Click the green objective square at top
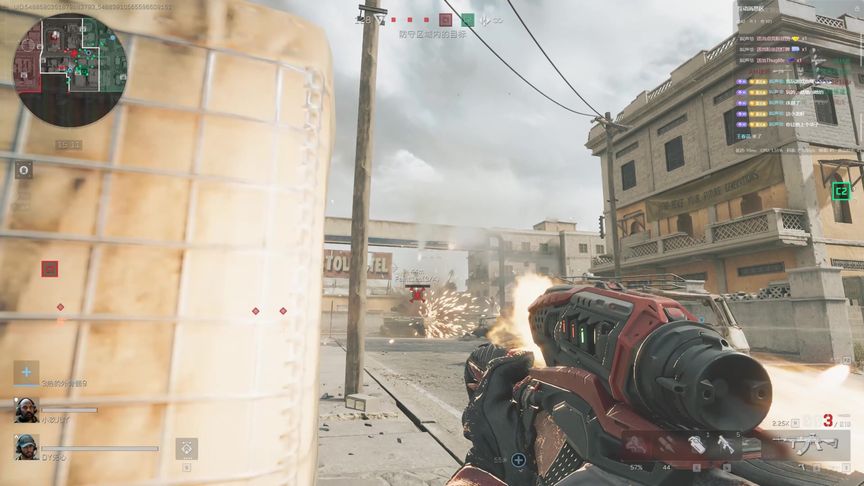Screen dimensions: 864x486 tap(467, 19)
